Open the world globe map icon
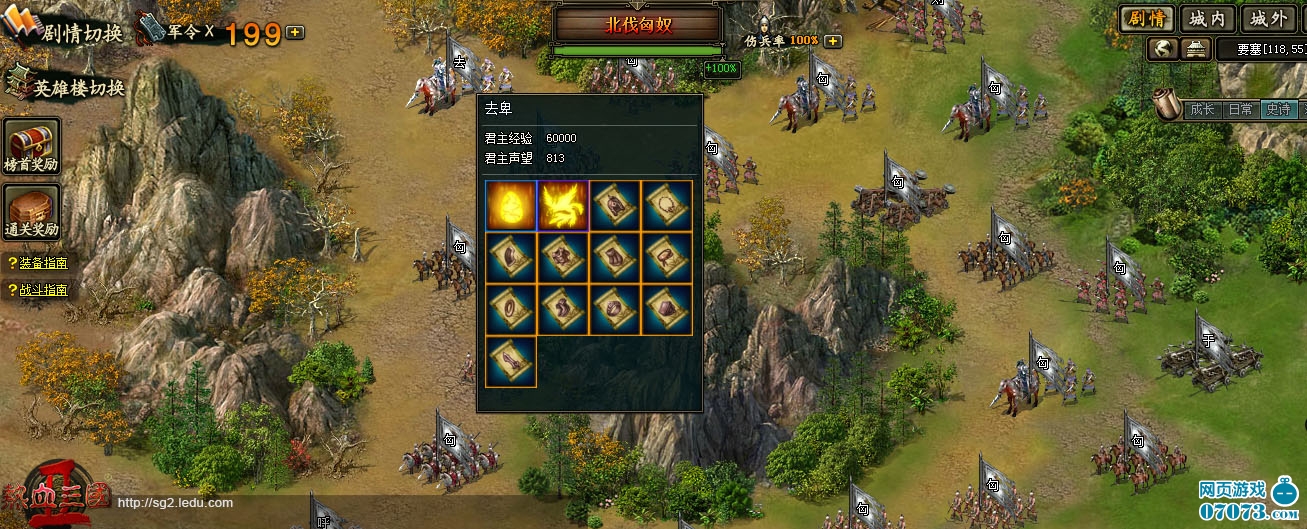1307x529 pixels. click(1162, 48)
